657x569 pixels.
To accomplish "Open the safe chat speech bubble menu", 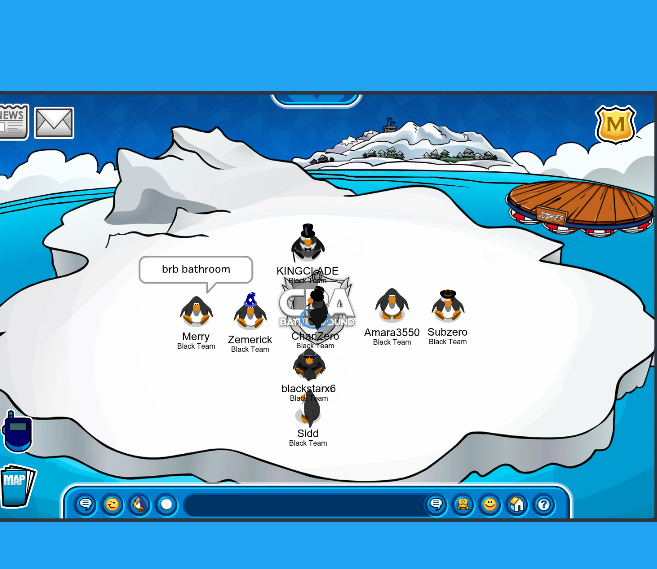I will click(x=86, y=505).
